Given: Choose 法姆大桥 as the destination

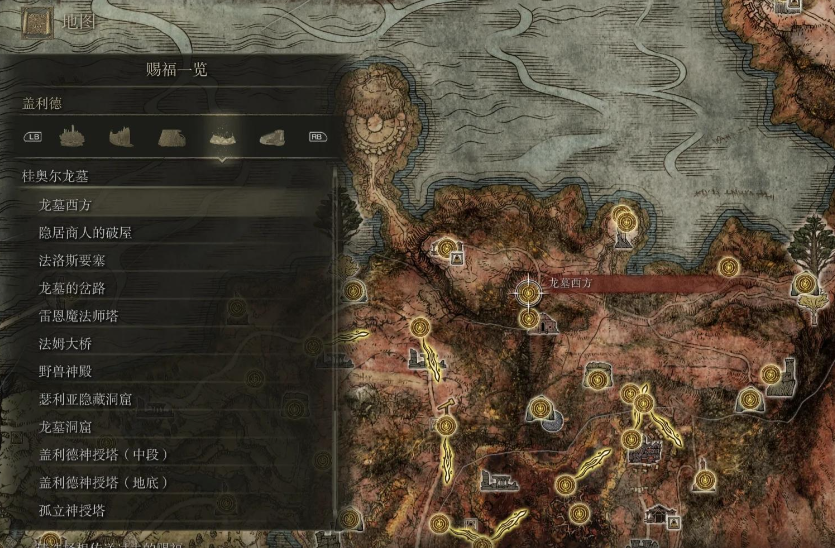Looking at the screenshot, I should click(x=64, y=344).
